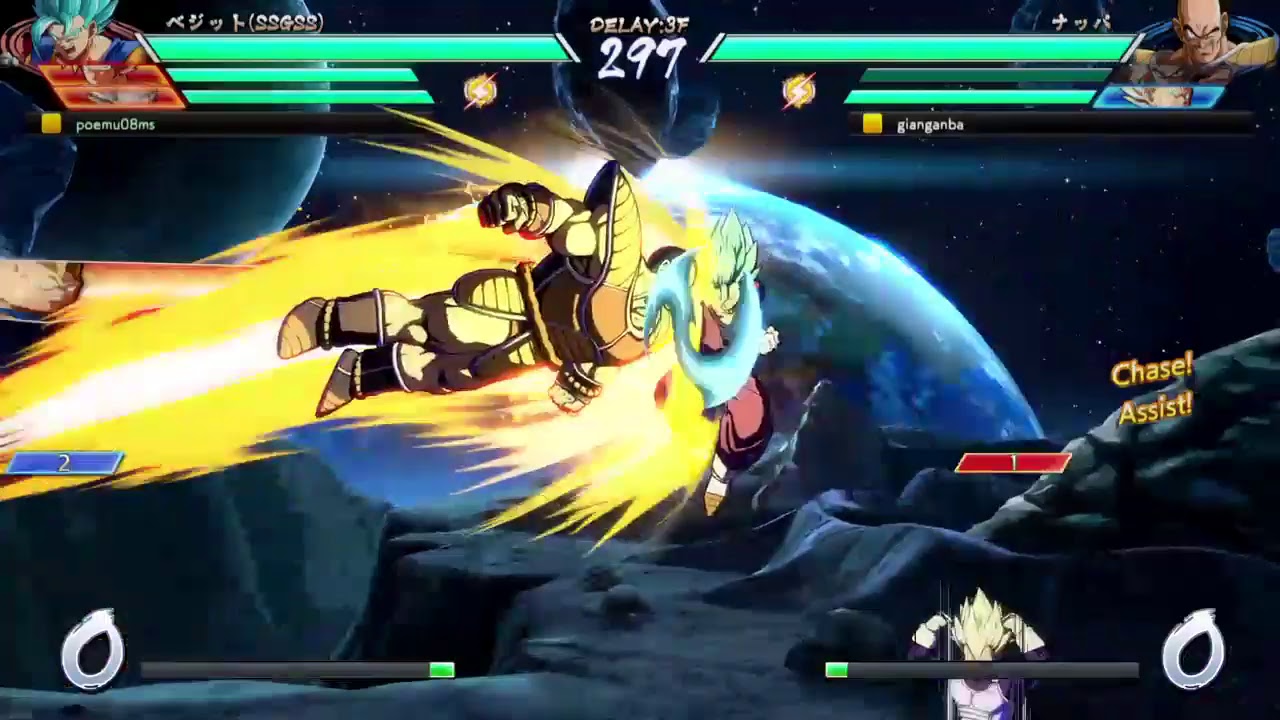Select the teammate mini-portrait under Nappa's health bar
The width and height of the screenshot is (1280, 720).
(1160, 97)
